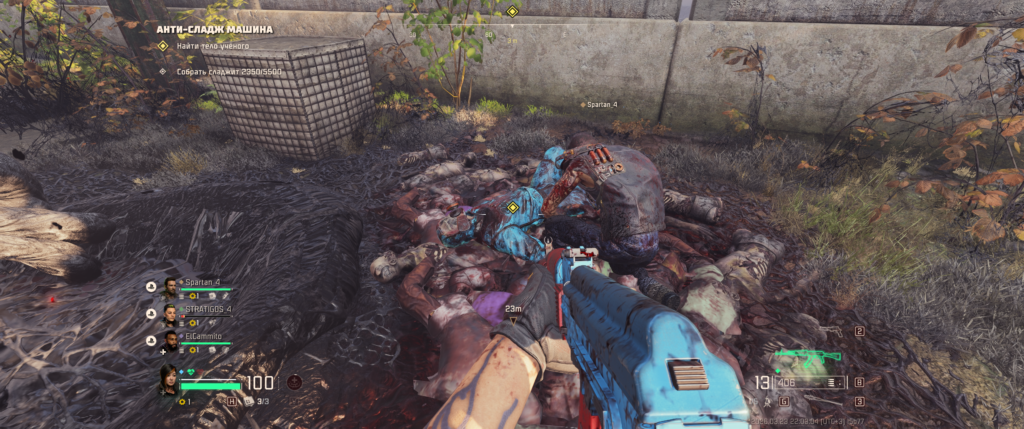Click the yellow diamond marker on the body
1024x429 pixels.
coord(512,207)
